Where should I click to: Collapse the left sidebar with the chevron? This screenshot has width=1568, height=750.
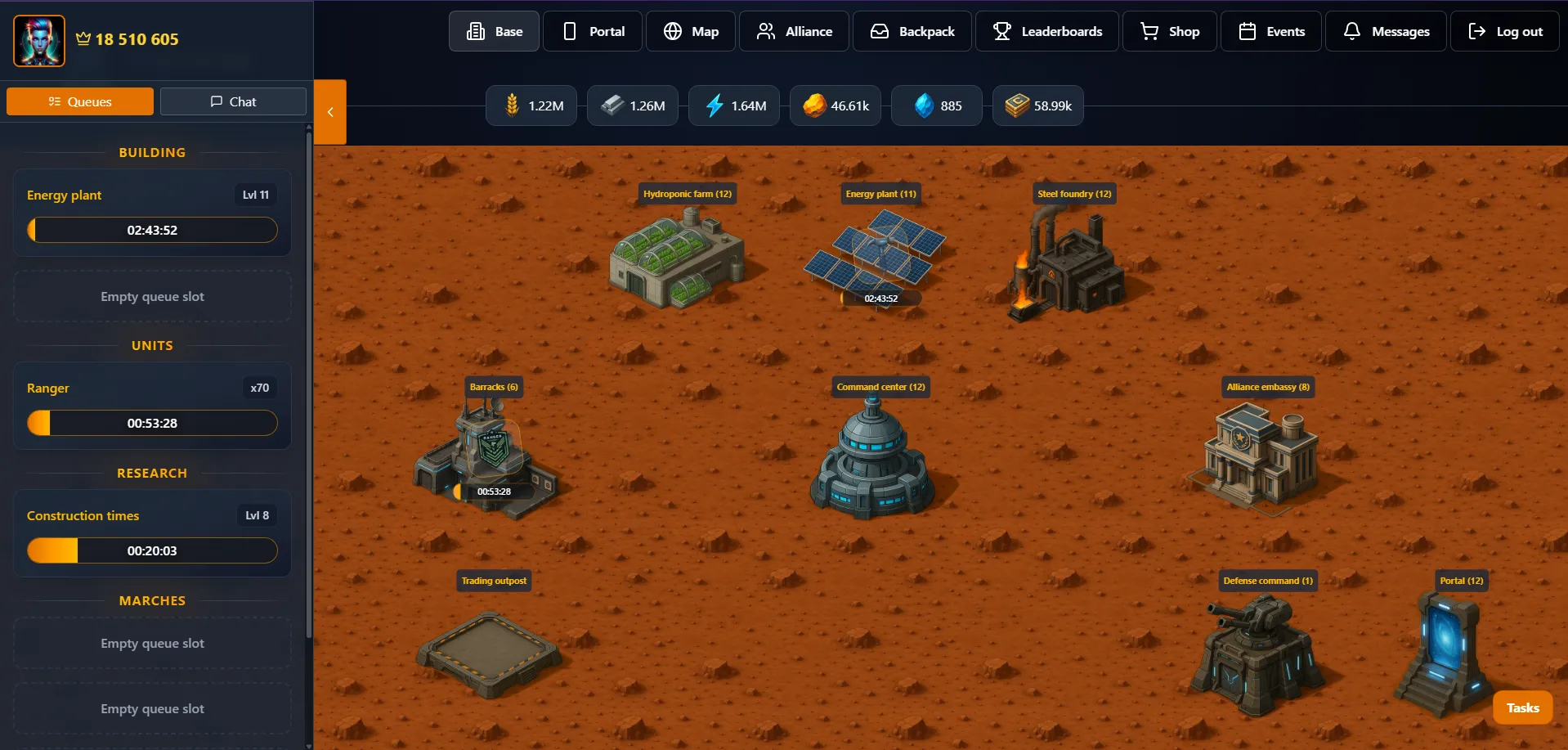330,111
